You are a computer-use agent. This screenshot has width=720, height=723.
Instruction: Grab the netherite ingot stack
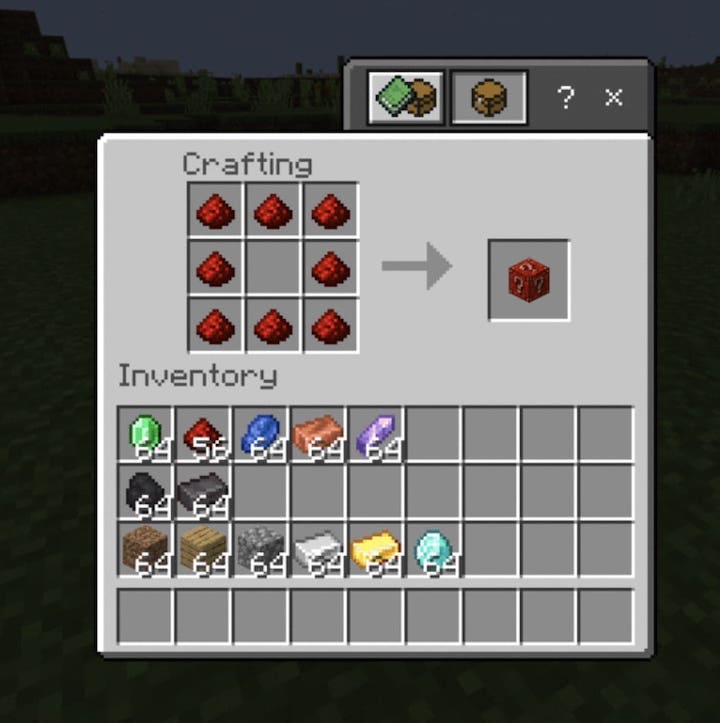tap(203, 492)
